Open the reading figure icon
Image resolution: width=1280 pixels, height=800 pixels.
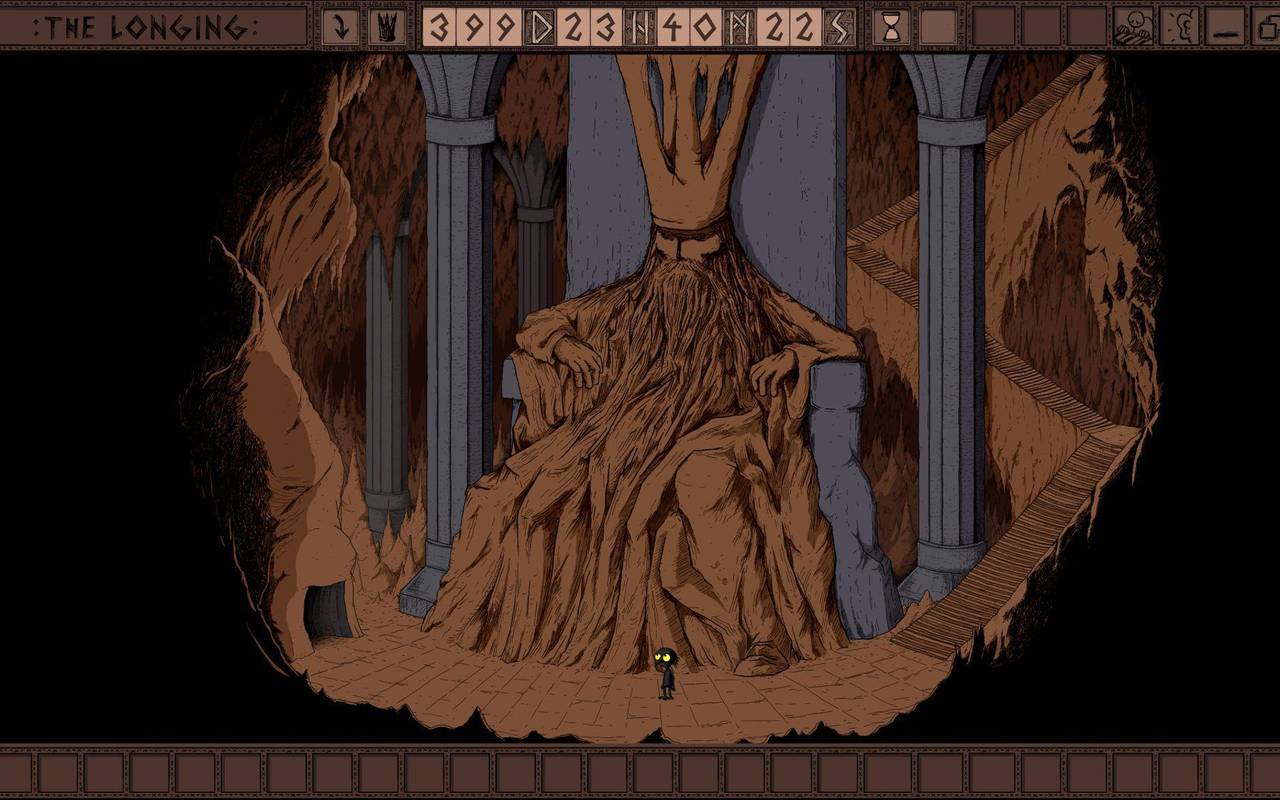click(1133, 27)
